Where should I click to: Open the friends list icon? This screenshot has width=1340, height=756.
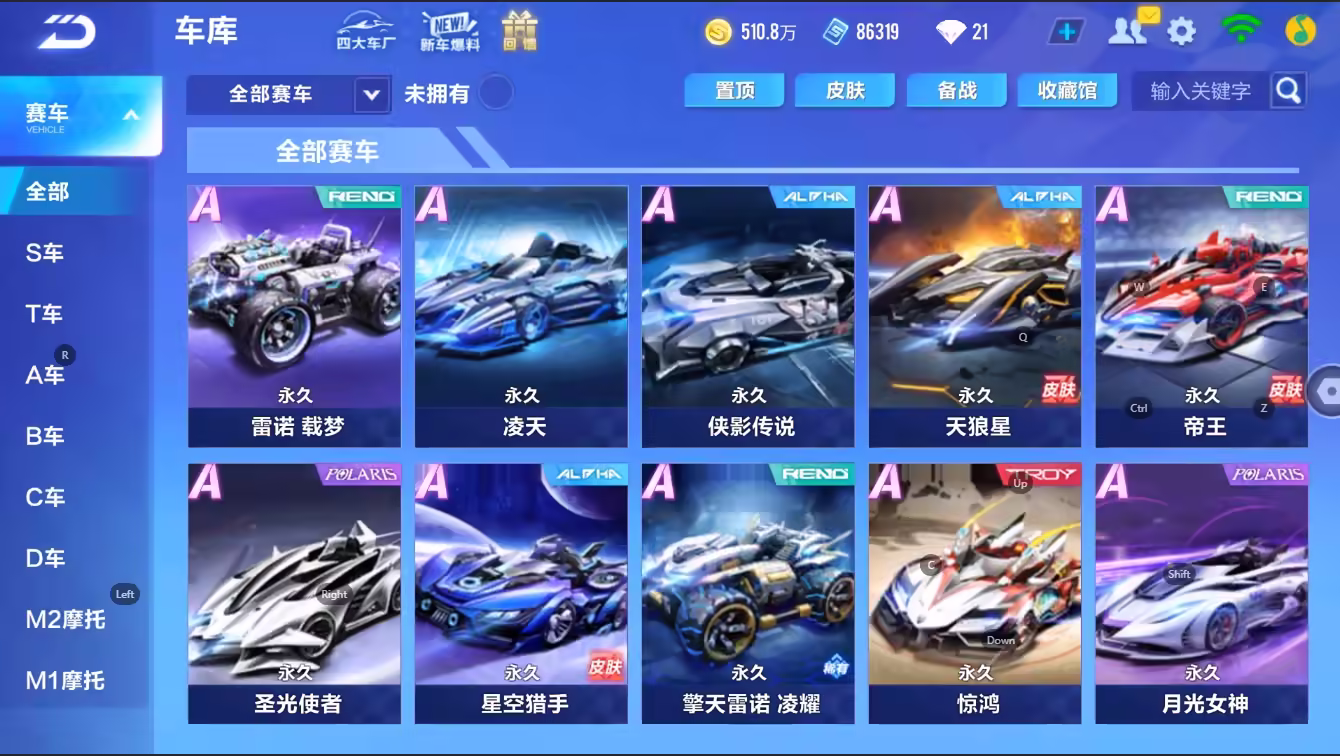coord(1127,31)
